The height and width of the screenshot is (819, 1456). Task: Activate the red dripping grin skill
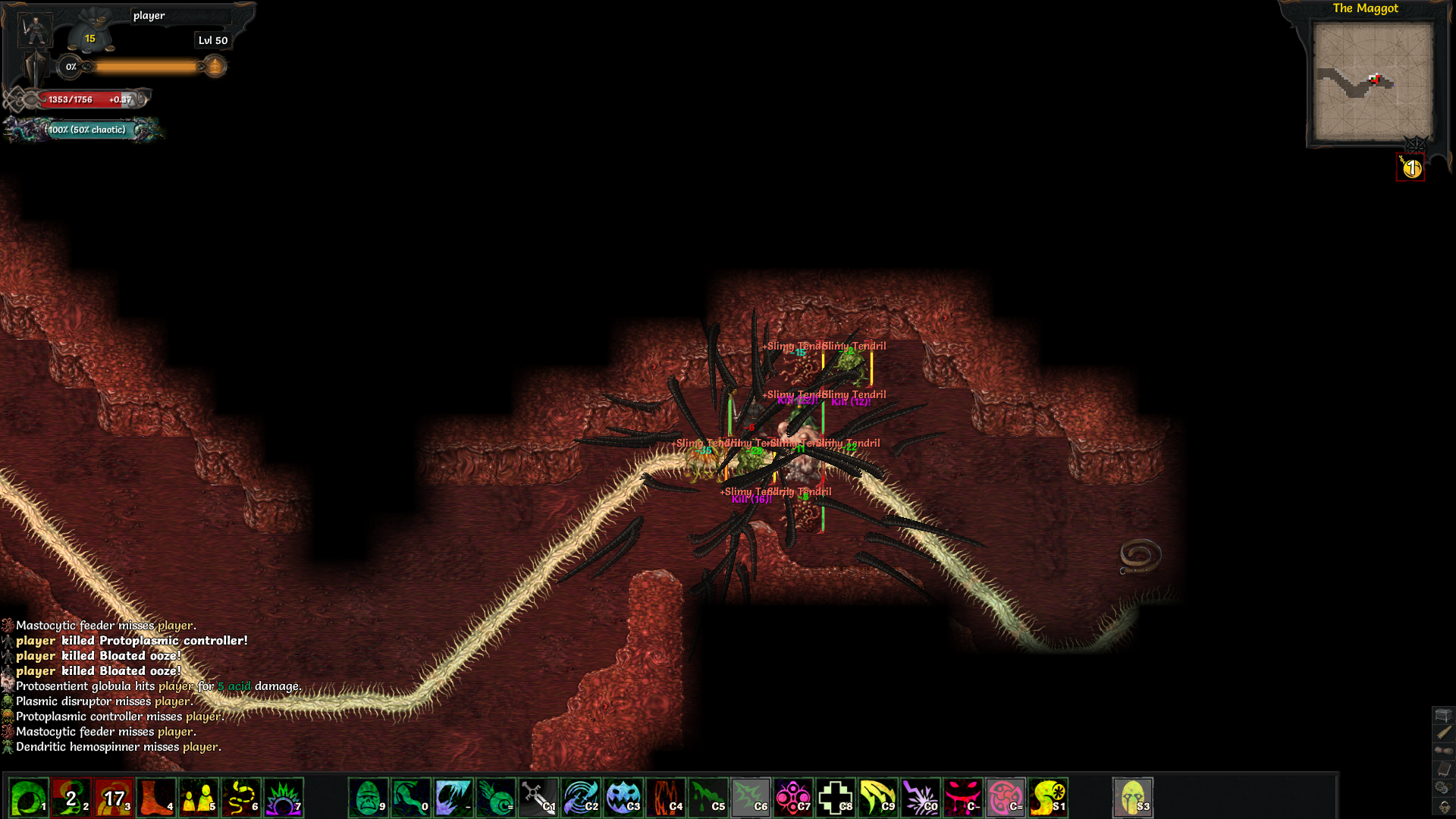pos(963,799)
